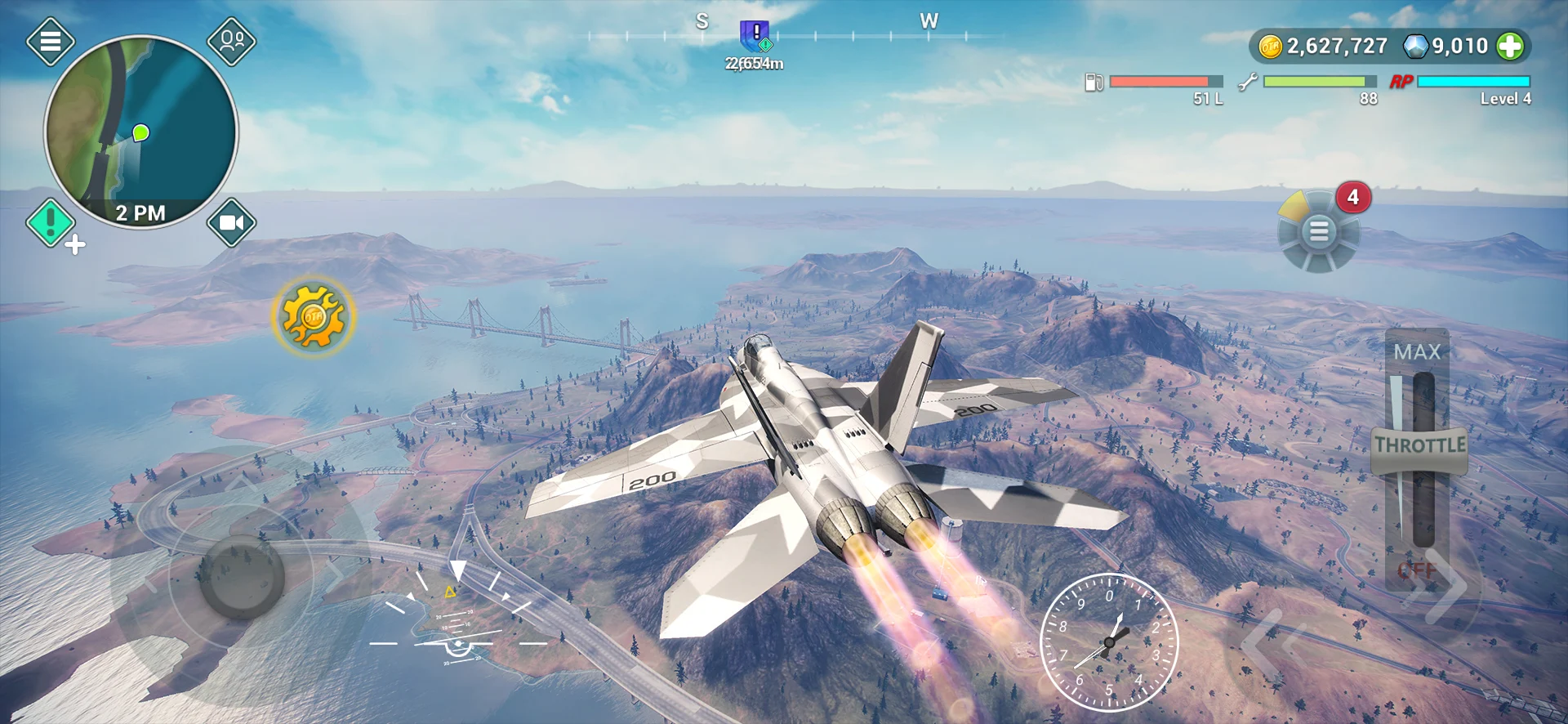Switch camera view with camera icon
The image size is (1568, 724).
[x=232, y=222]
